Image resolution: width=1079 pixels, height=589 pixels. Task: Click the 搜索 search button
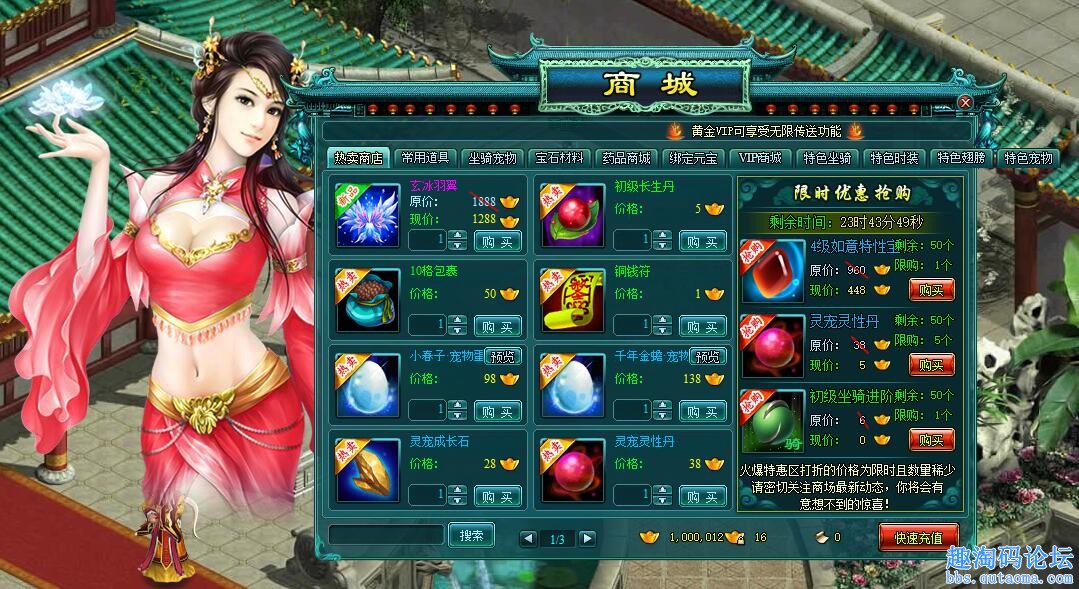471,535
